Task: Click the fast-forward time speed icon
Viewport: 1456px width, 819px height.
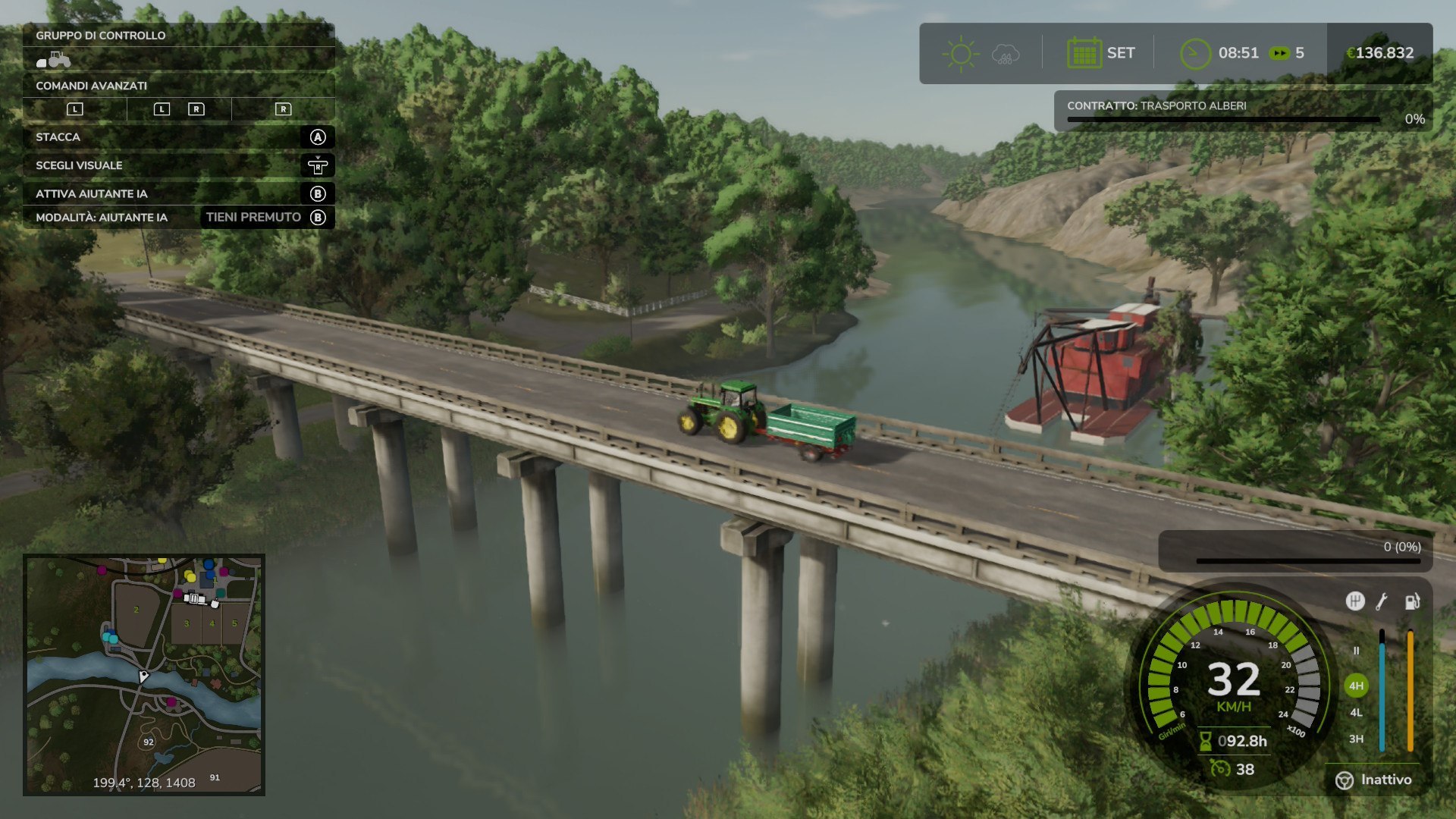Action: click(x=1279, y=53)
